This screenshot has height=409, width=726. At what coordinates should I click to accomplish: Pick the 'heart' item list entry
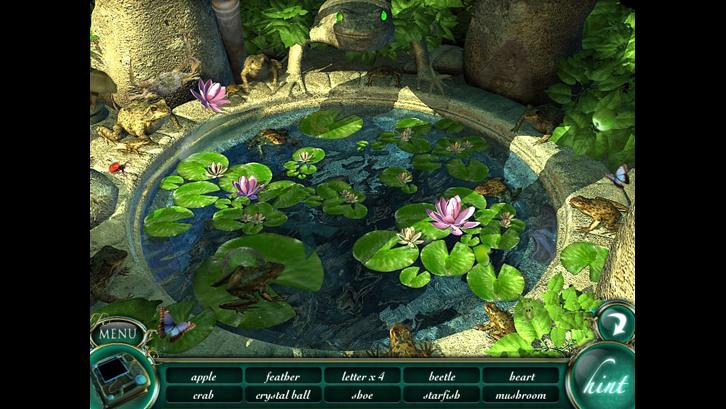tap(520, 376)
